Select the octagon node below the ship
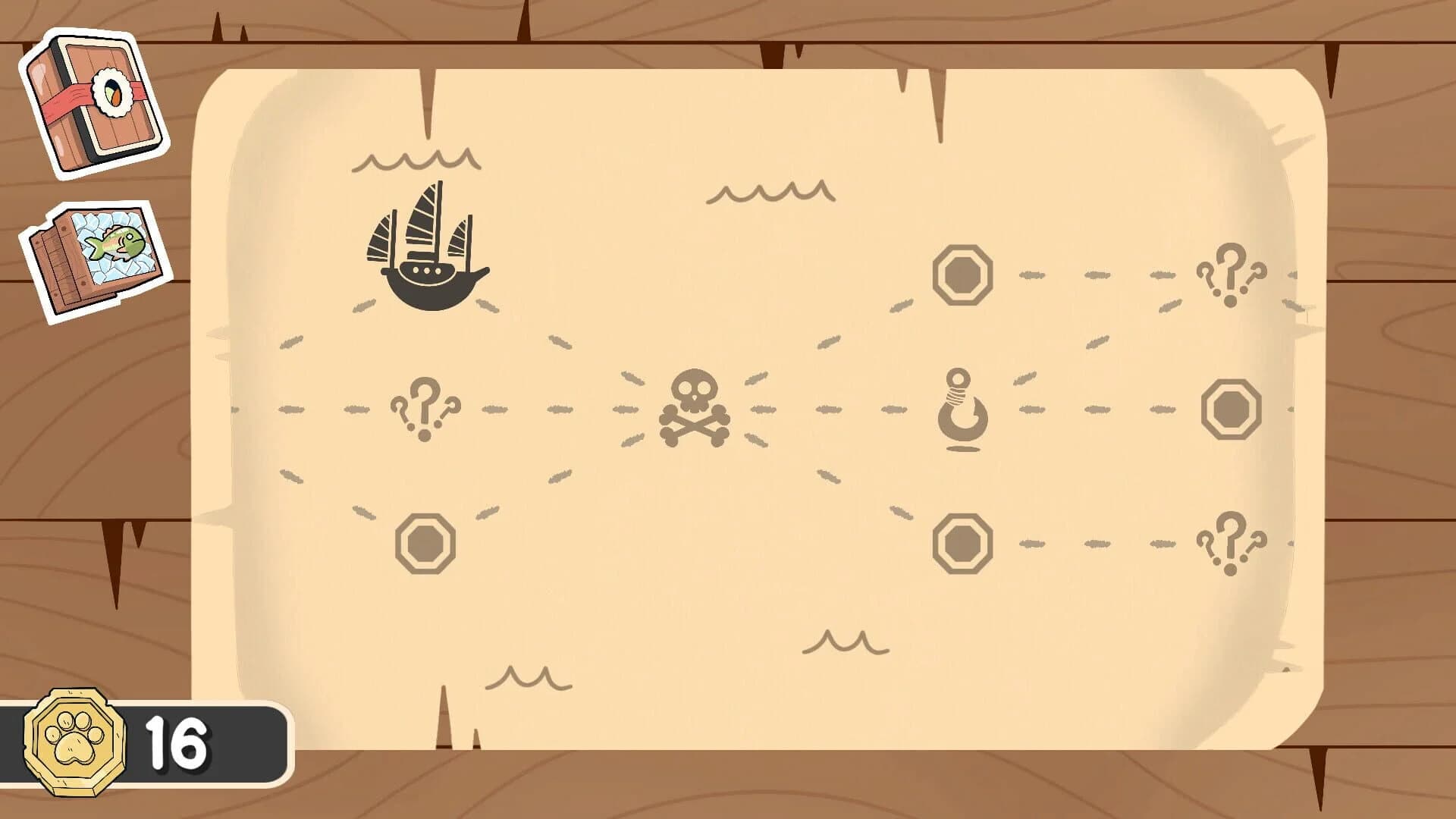 coord(425,542)
